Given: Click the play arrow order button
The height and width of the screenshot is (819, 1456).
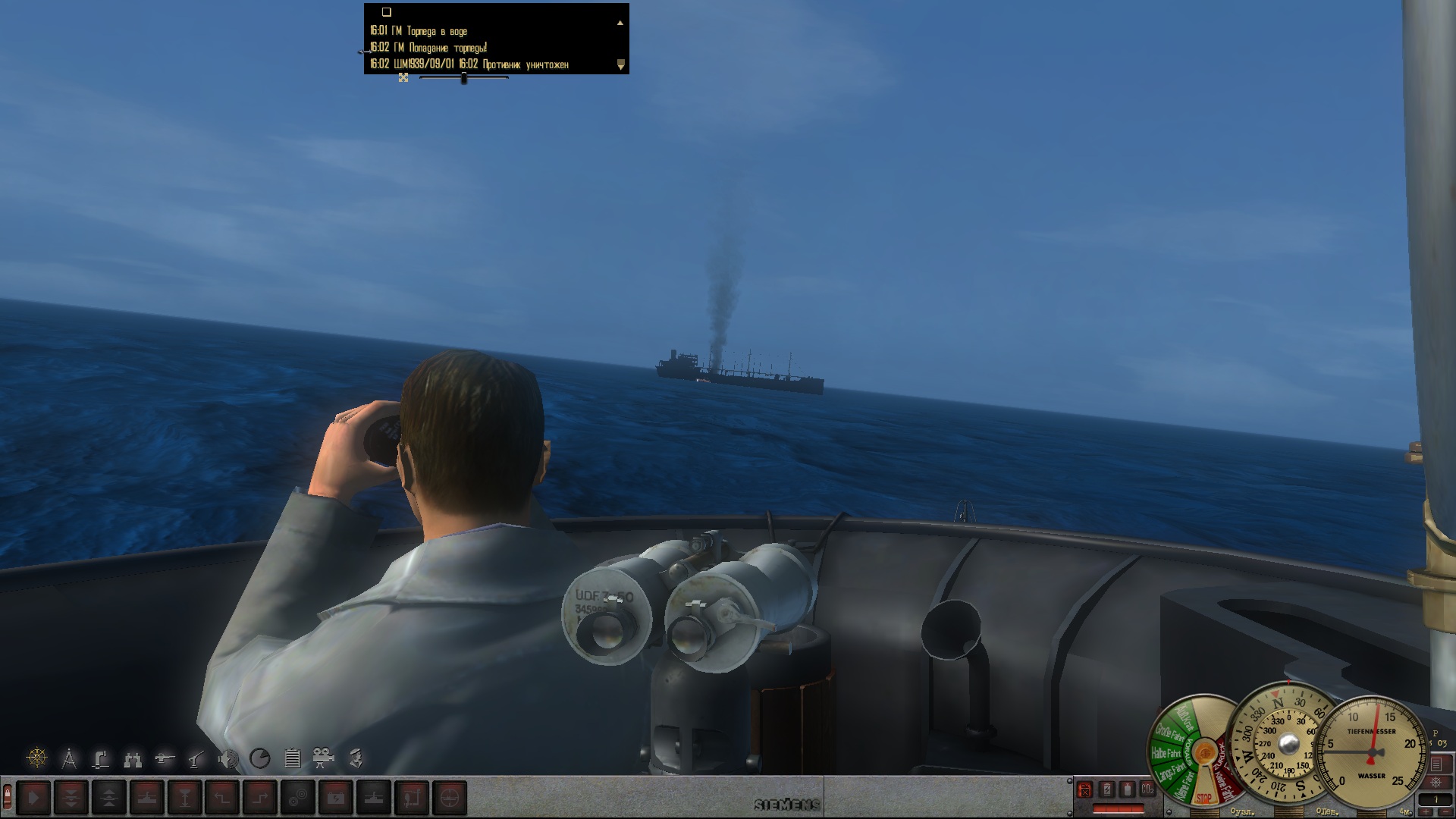Looking at the screenshot, I should 33,798.
